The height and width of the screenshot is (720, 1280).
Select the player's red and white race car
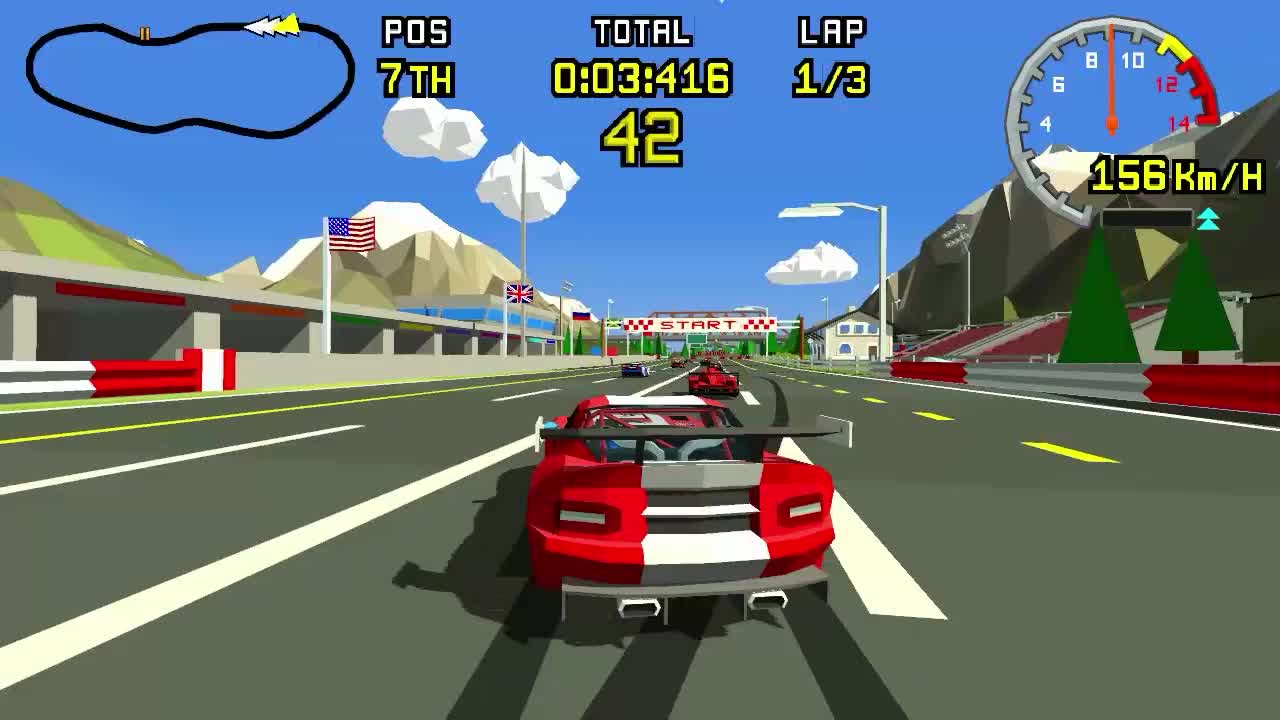680,510
